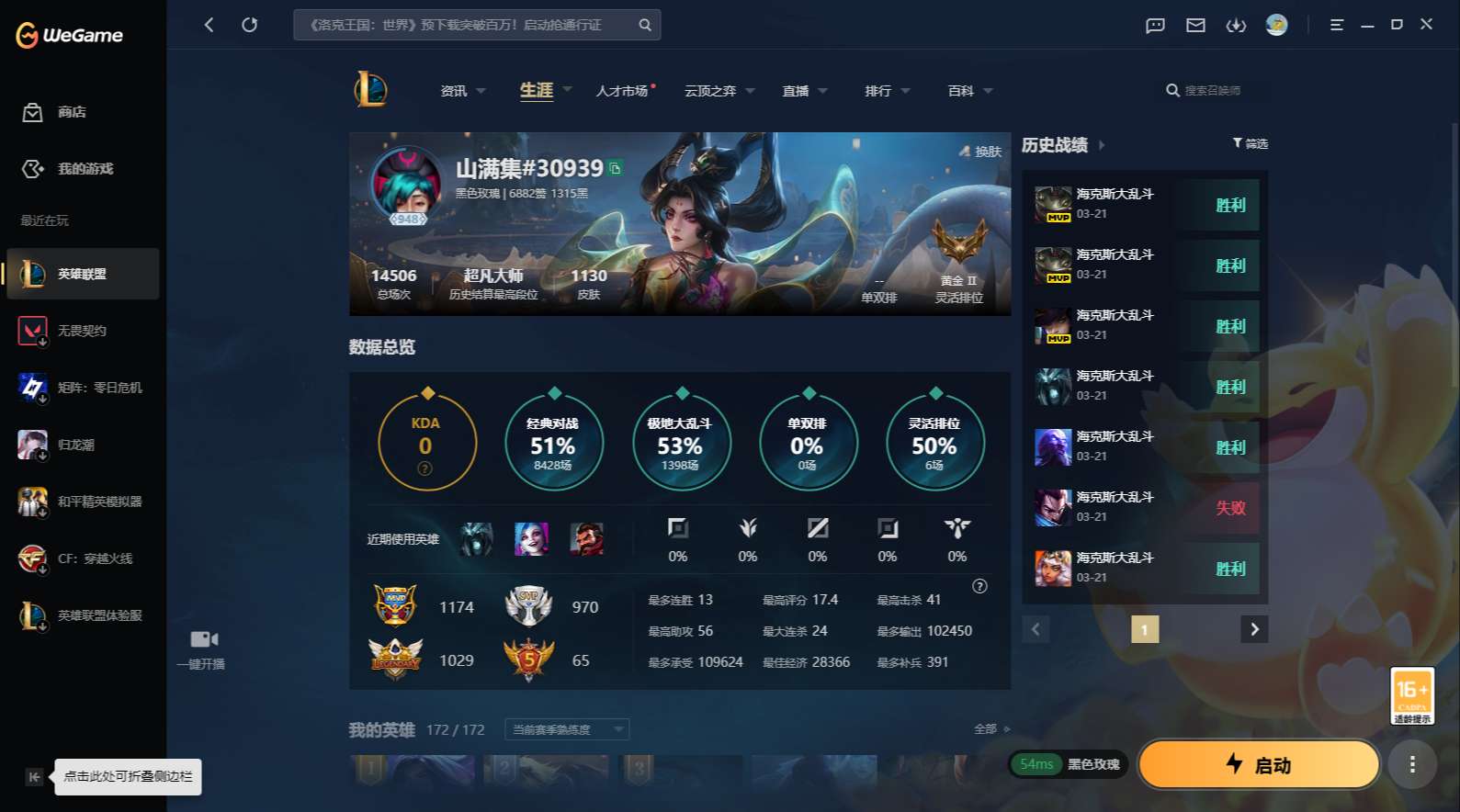The height and width of the screenshot is (812, 1460).
Task: Refresh the page with the reload icon
Action: [x=250, y=25]
